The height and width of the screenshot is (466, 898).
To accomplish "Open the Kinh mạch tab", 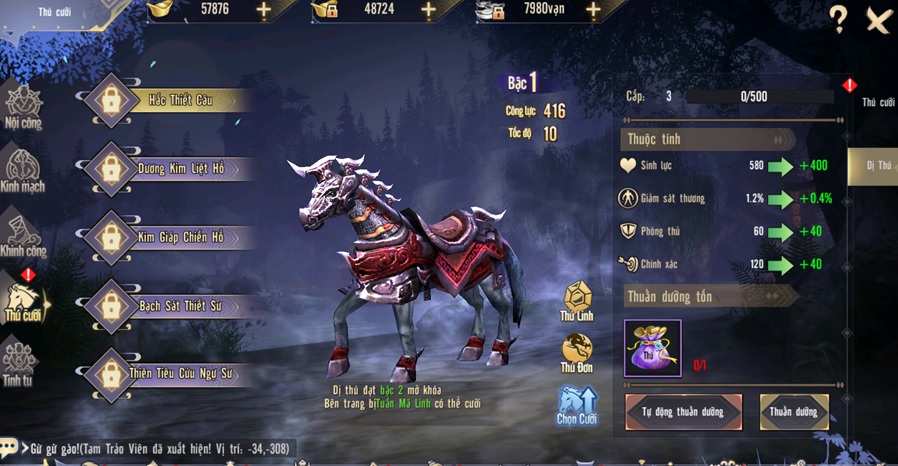I will click(22, 170).
